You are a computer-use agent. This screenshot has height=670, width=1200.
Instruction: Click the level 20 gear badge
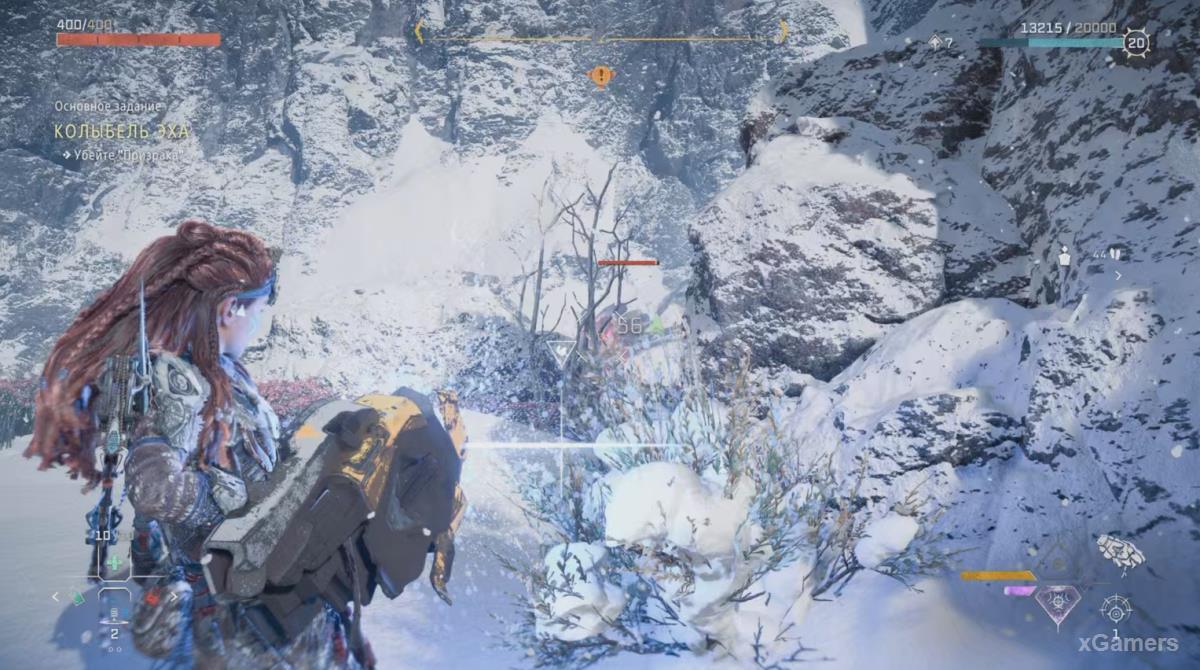click(x=1136, y=42)
